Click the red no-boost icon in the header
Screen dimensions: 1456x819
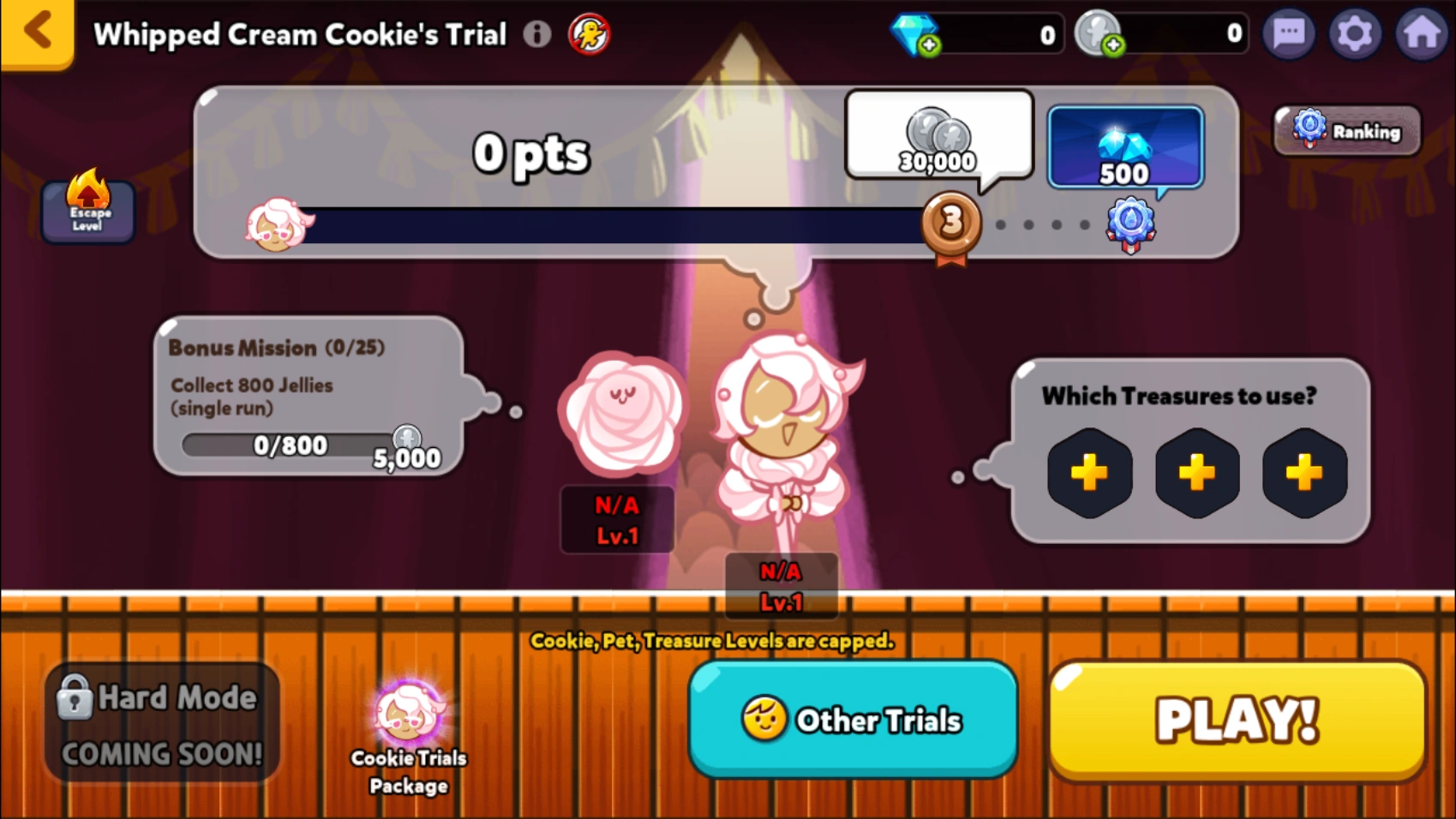[590, 34]
